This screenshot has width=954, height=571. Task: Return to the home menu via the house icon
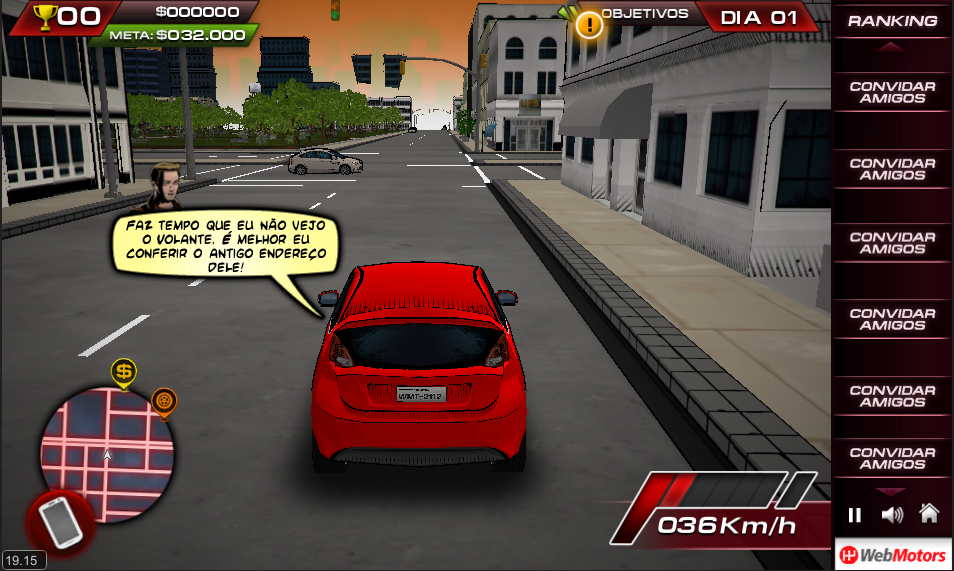(x=929, y=514)
